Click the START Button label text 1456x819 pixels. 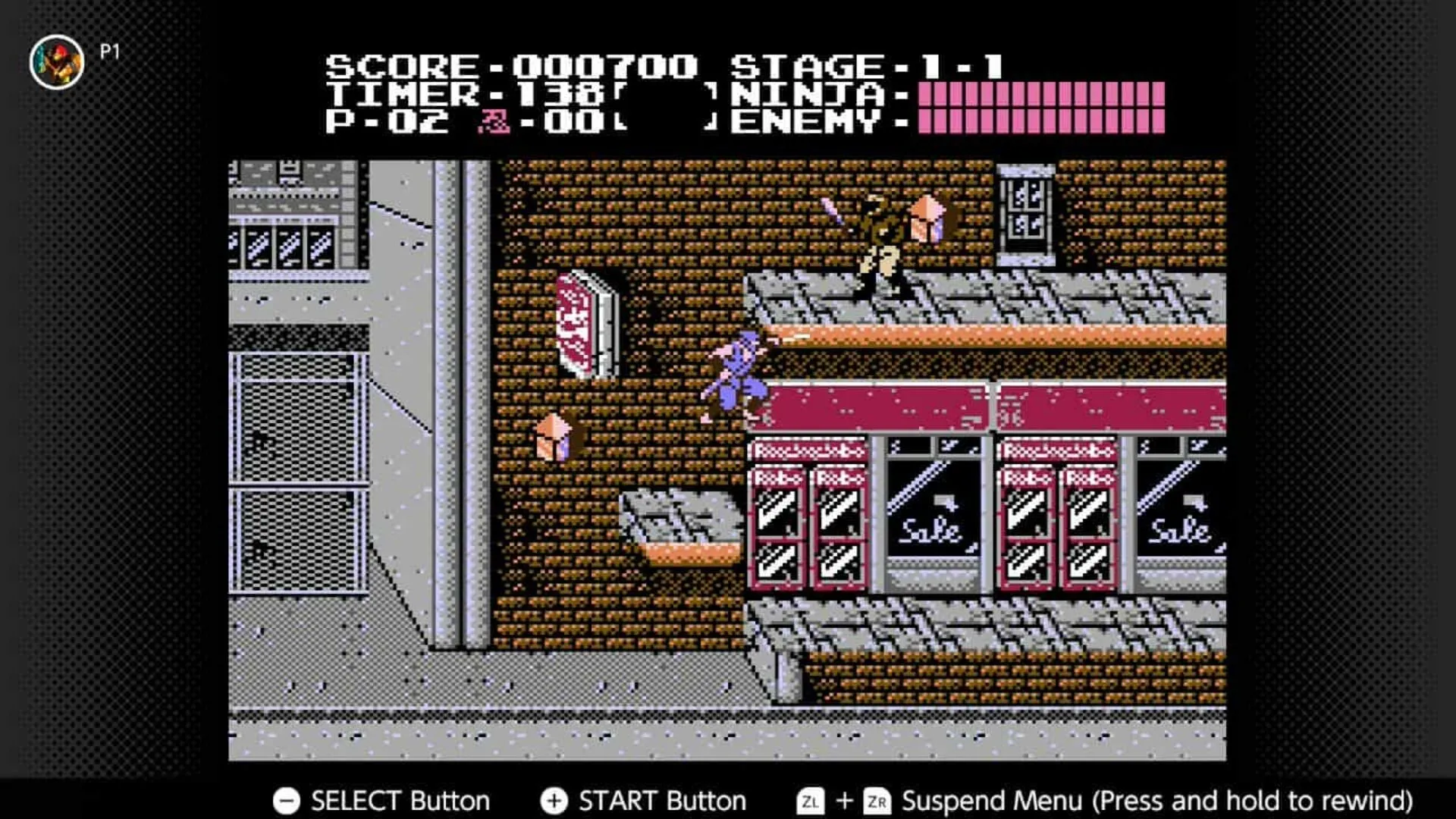(658, 800)
